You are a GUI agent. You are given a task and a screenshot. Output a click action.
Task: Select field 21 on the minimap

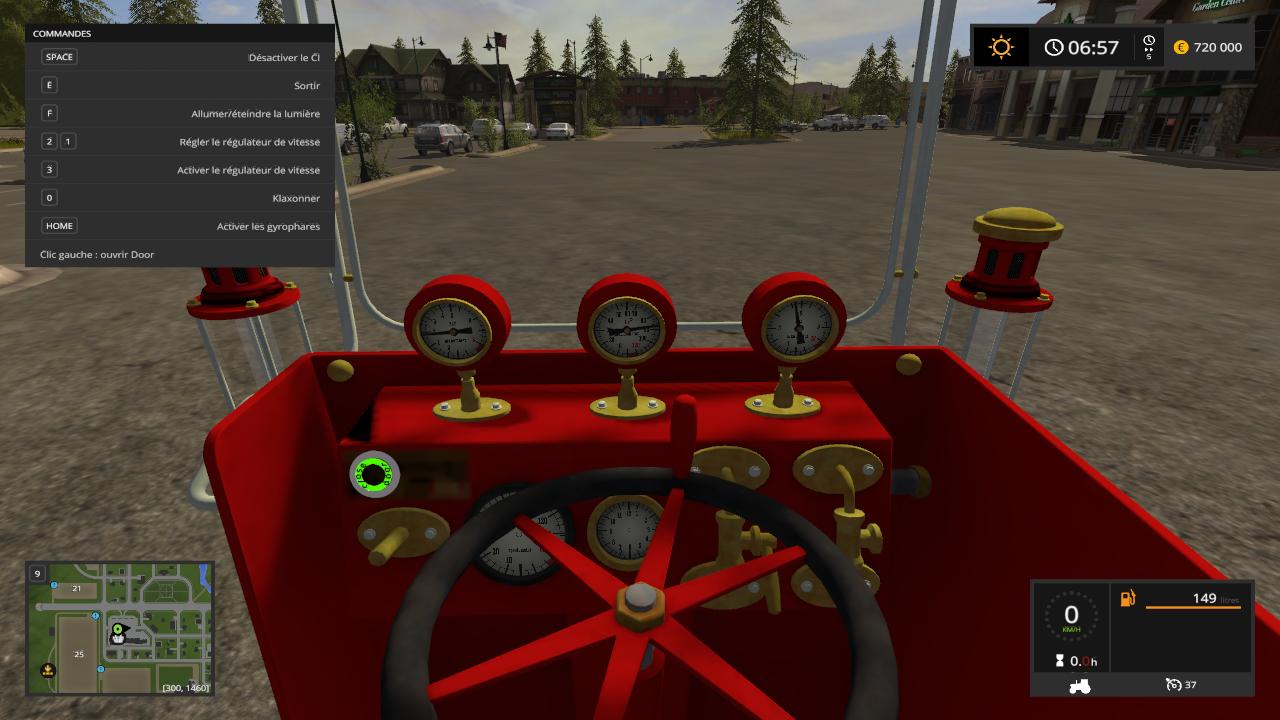pyautogui.click(x=76, y=589)
